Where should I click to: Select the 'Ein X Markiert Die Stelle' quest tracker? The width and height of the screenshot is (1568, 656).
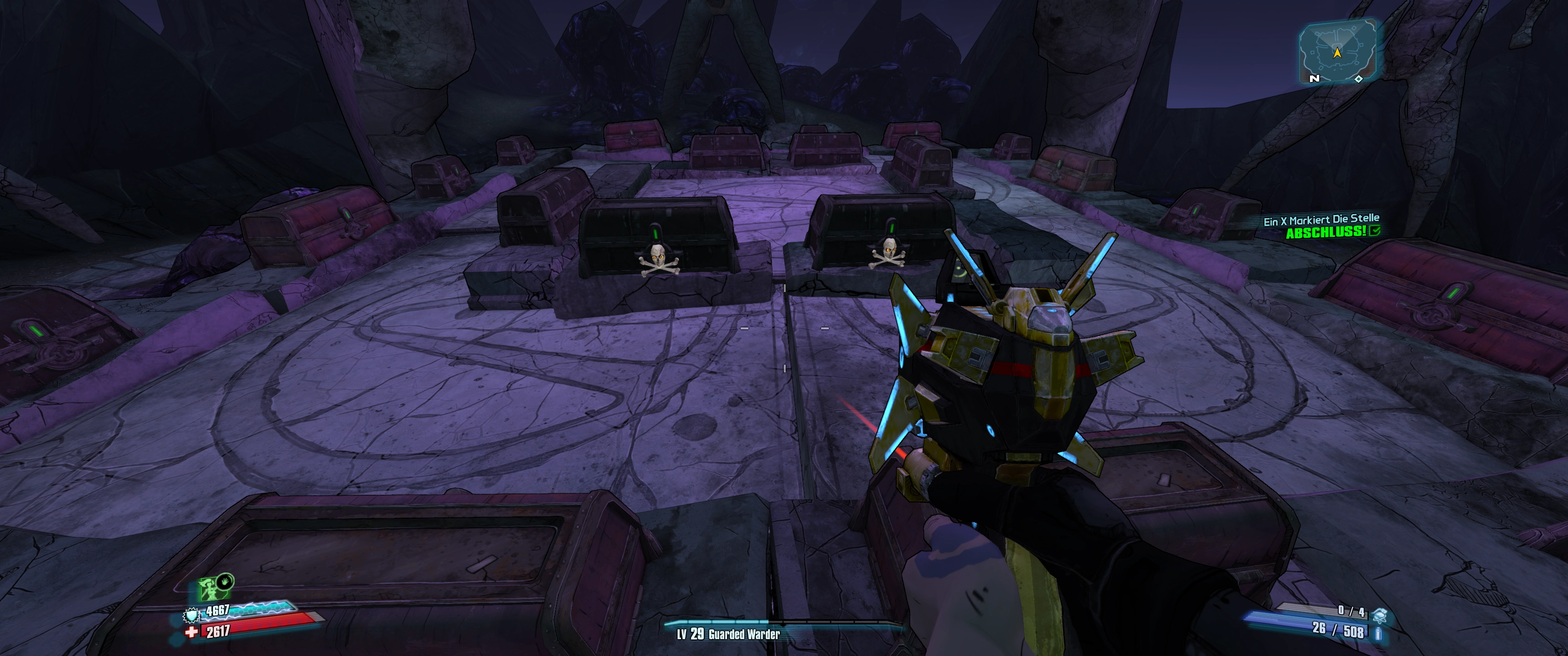[1321, 220]
